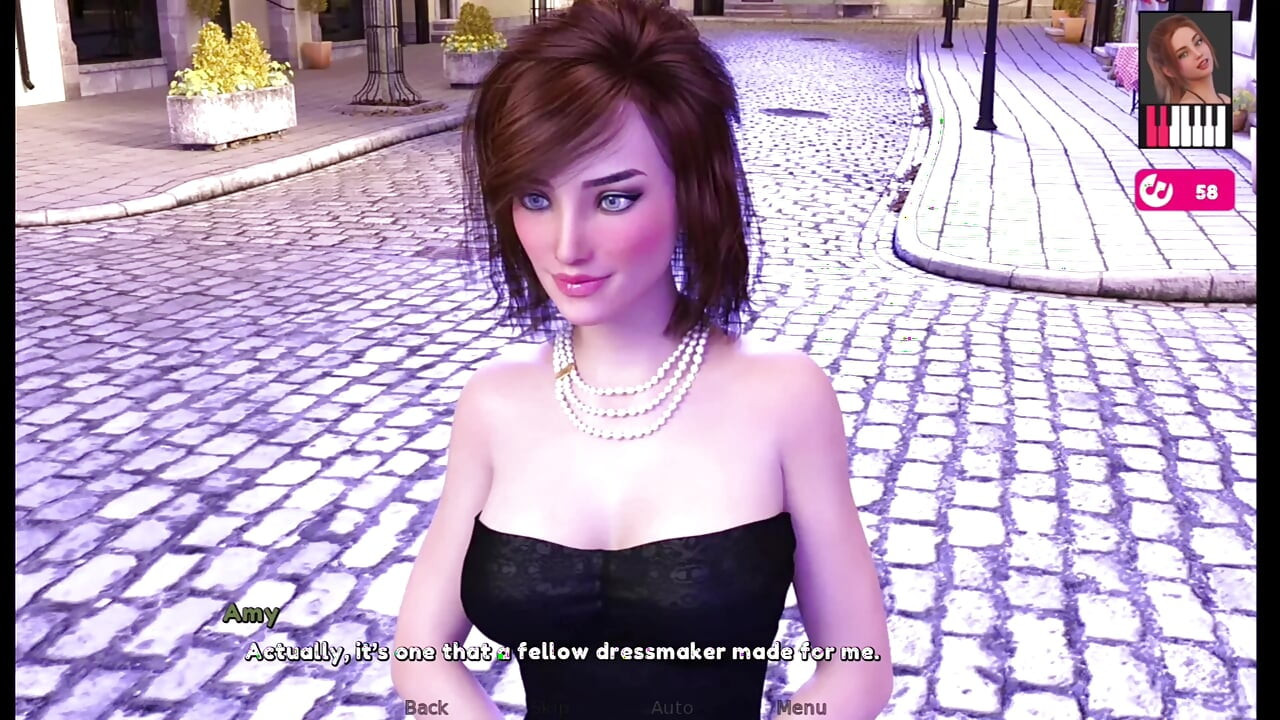Viewport: 1280px width, 720px height.
Task: Select the pink badge showing the song counter
Action: (1185, 191)
